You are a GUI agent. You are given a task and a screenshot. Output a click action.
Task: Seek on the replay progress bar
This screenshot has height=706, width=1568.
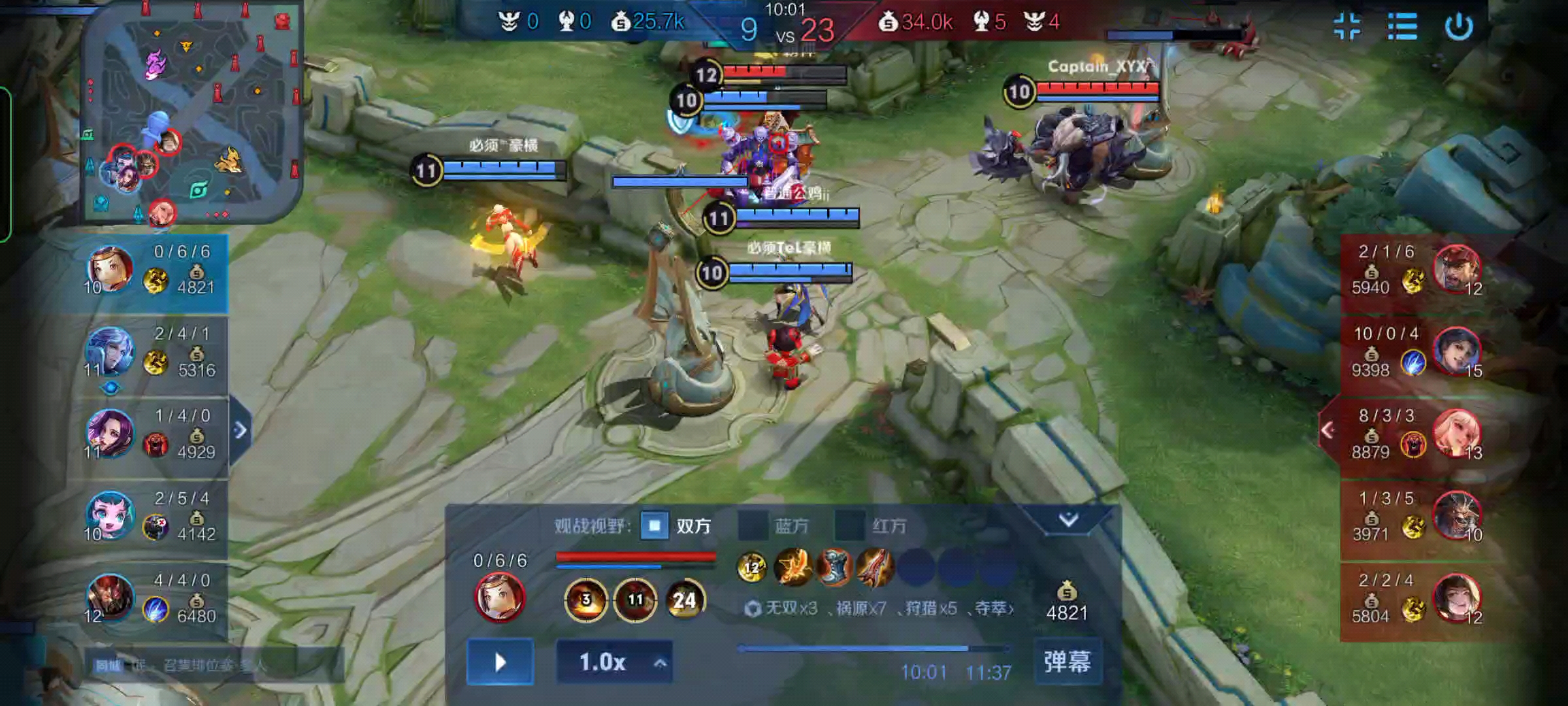pos(873,649)
